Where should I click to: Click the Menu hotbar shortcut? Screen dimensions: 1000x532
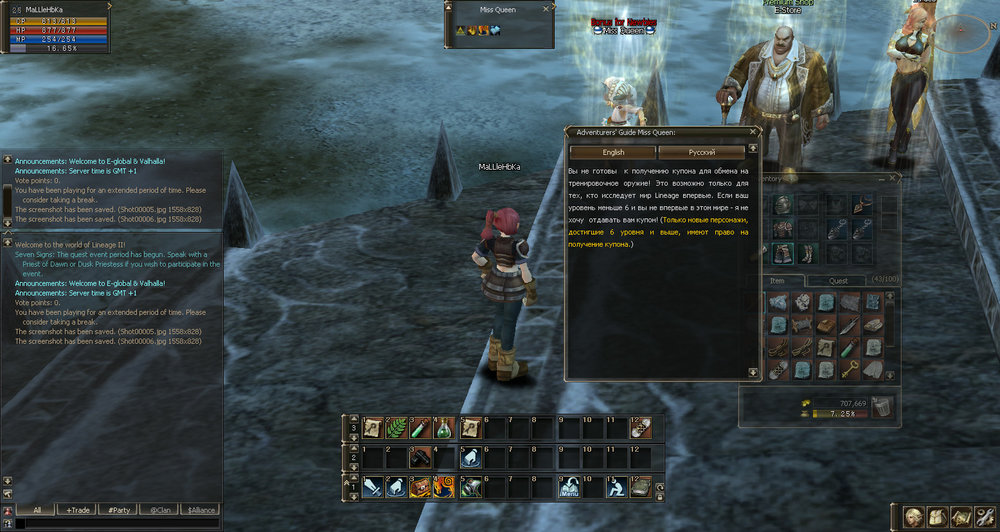pyautogui.click(x=569, y=487)
